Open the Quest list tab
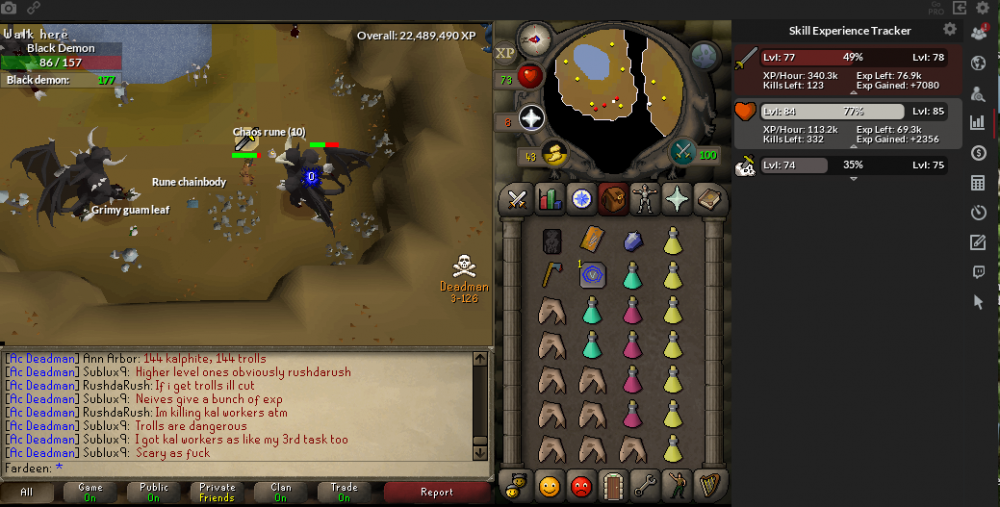The image size is (1000, 507). point(581,199)
